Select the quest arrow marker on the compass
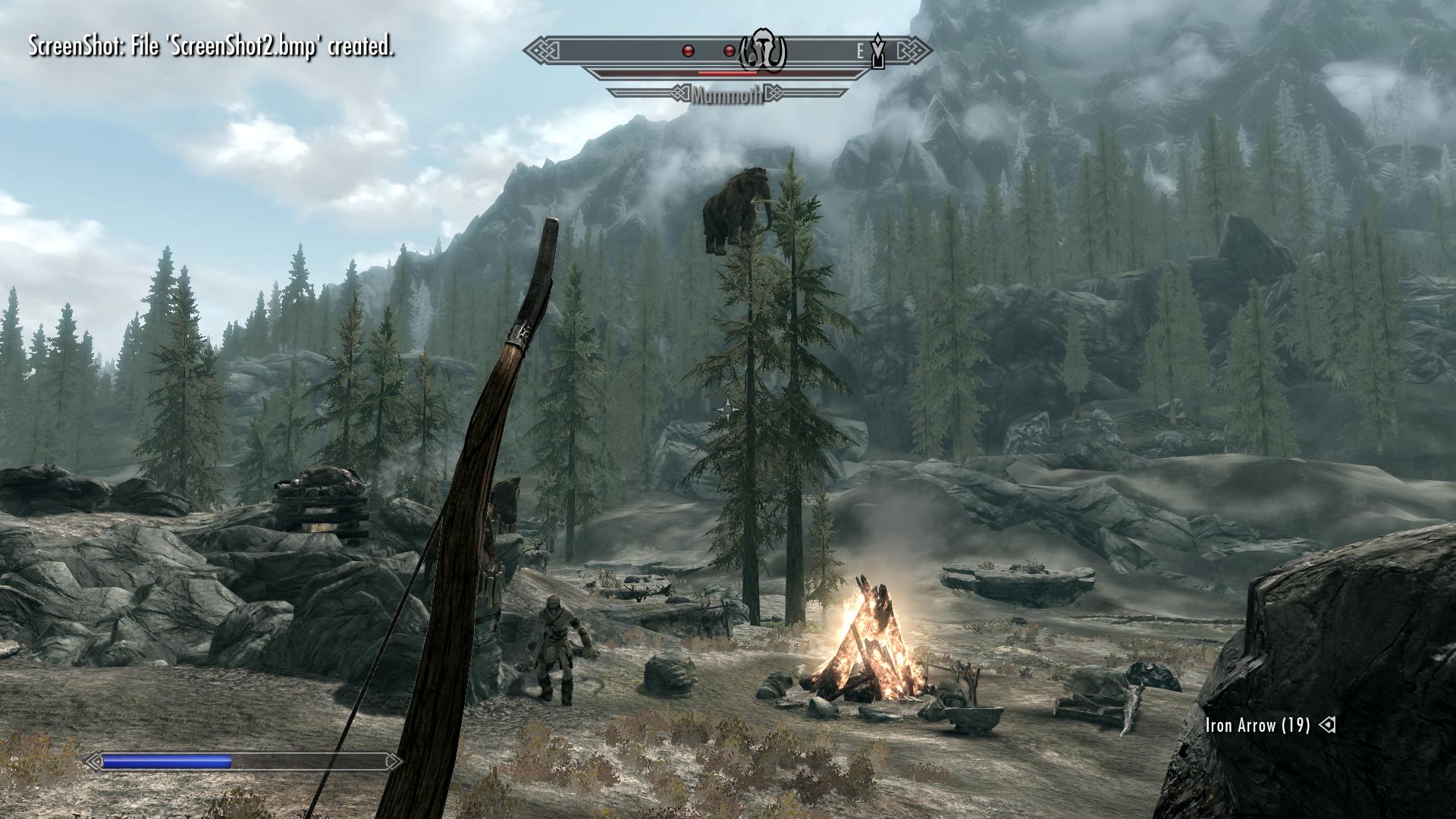Screen dimensions: 1456x819 pos(878,51)
